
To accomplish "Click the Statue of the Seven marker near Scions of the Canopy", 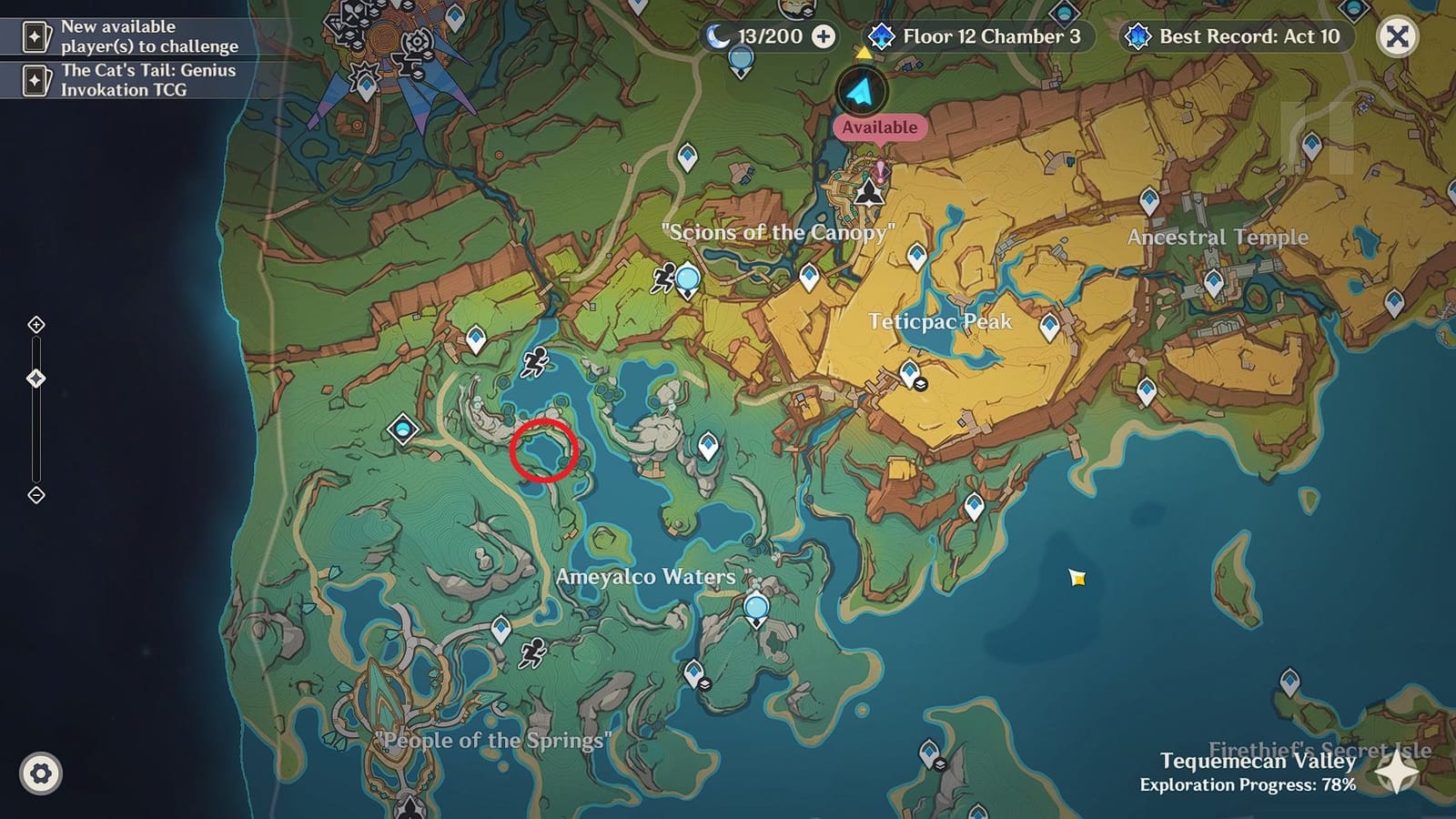I will tap(869, 192).
